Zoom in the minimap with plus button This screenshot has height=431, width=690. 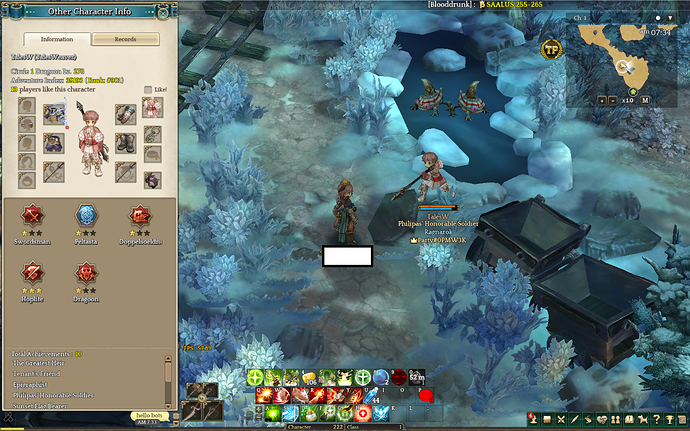(602, 100)
